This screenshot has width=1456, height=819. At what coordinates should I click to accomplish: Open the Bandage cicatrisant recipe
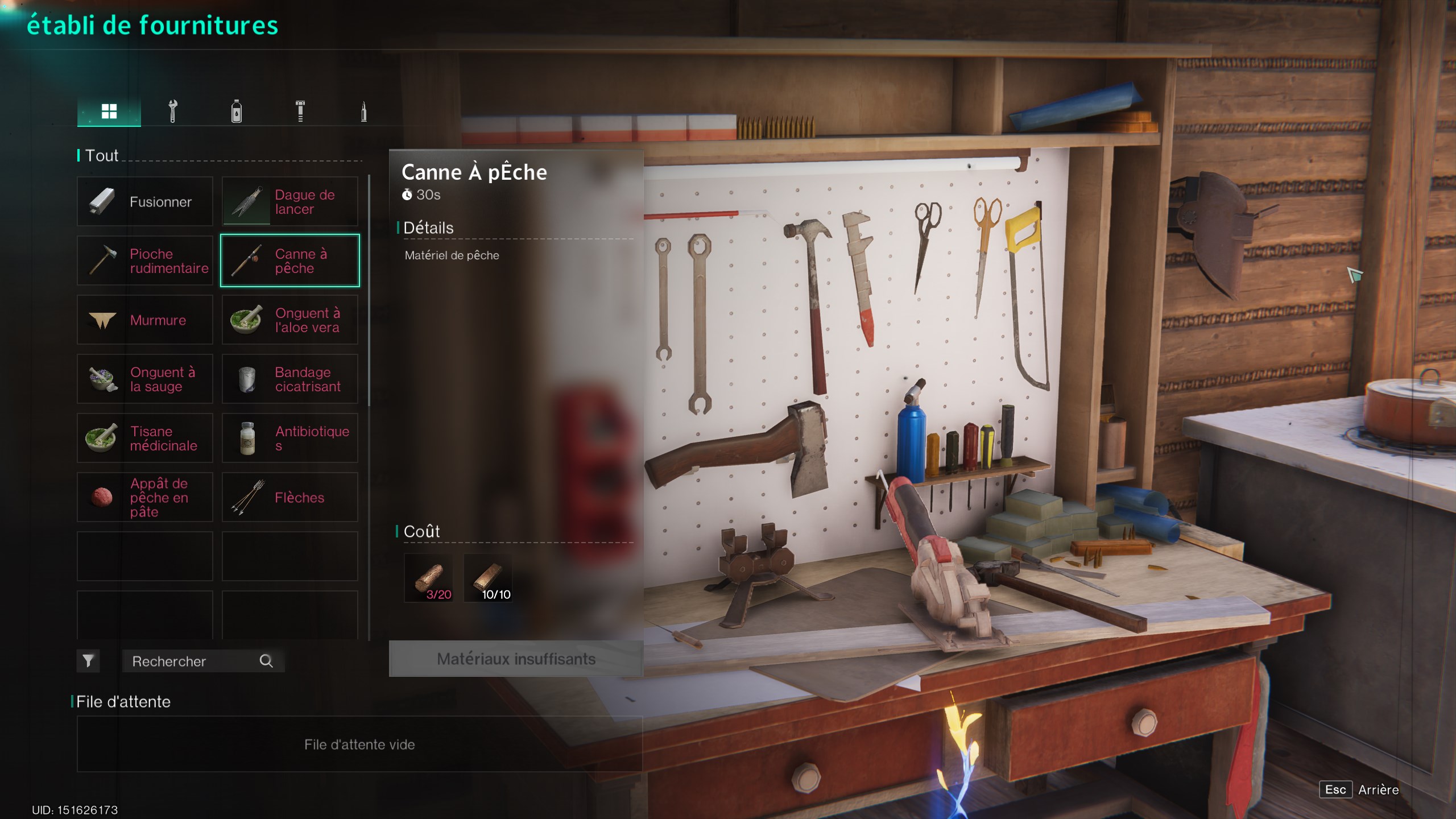click(290, 379)
